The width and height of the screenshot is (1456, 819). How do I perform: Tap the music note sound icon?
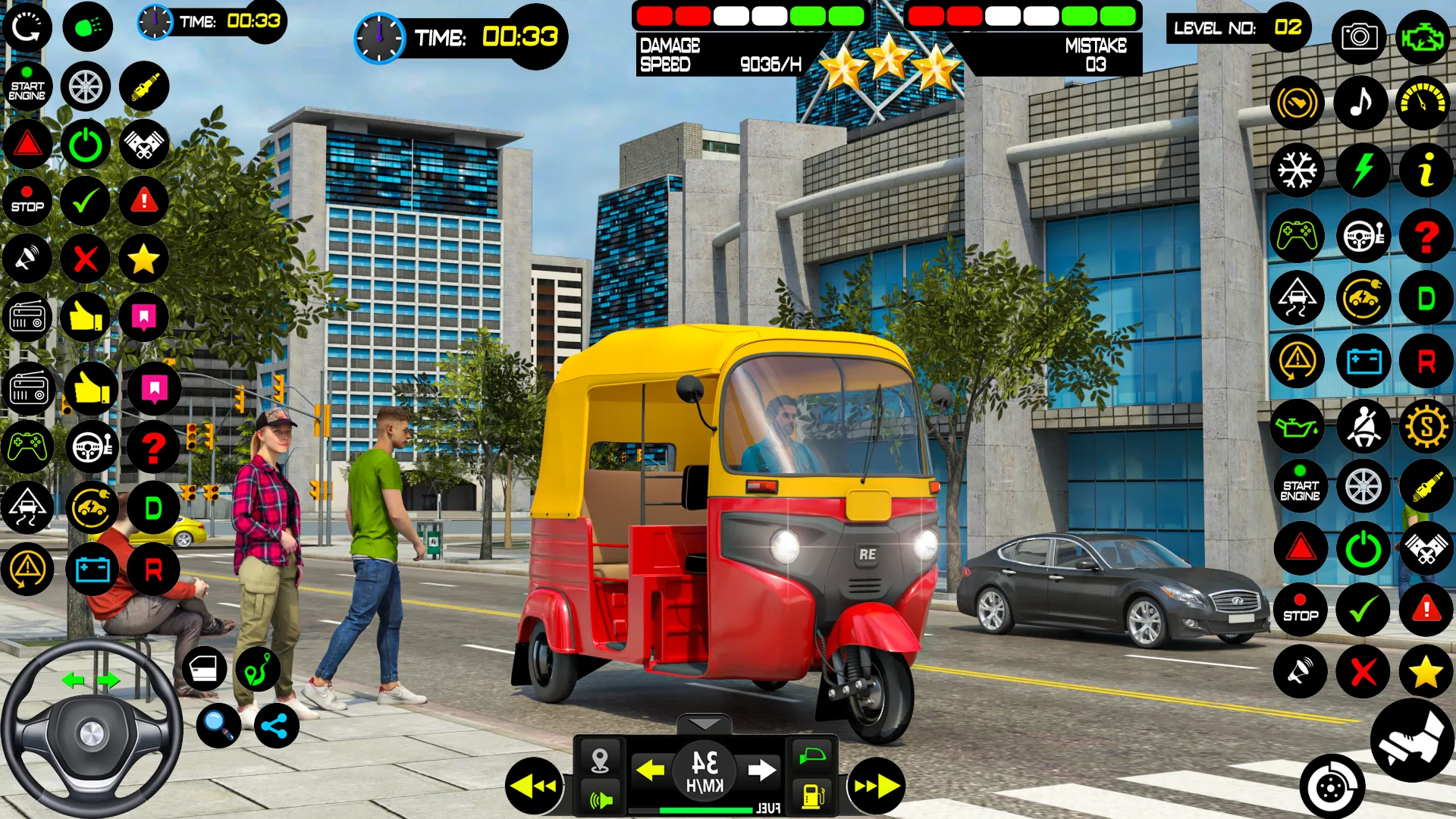(1360, 102)
